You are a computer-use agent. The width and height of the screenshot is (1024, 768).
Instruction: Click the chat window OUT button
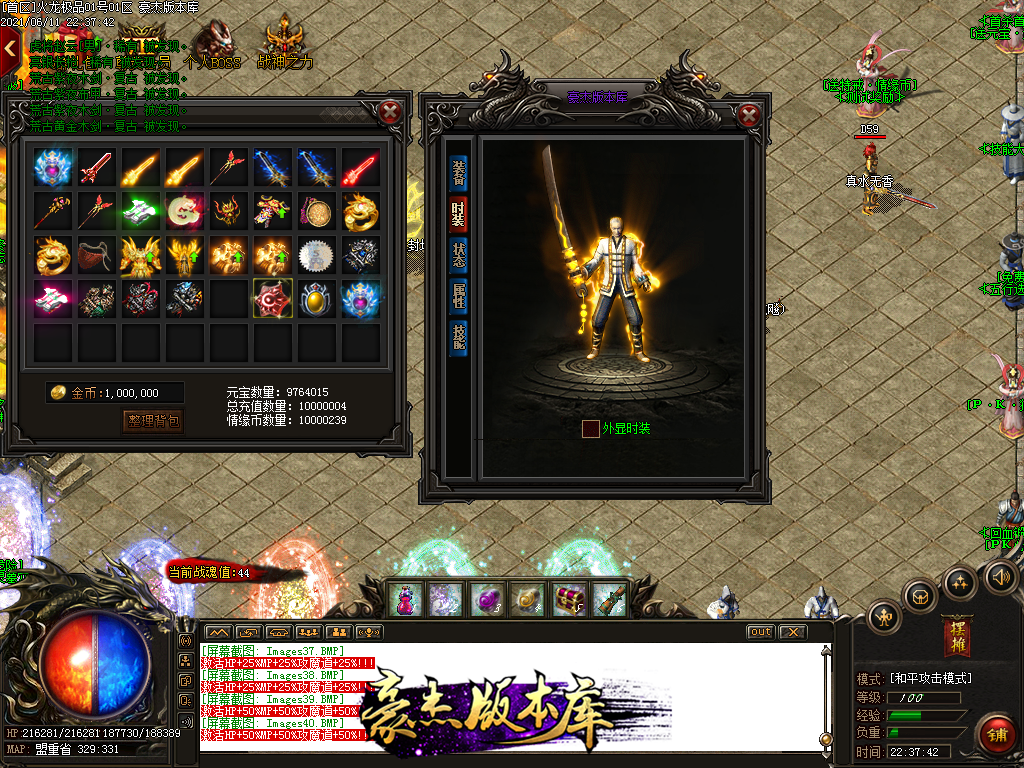pyautogui.click(x=761, y=632)
